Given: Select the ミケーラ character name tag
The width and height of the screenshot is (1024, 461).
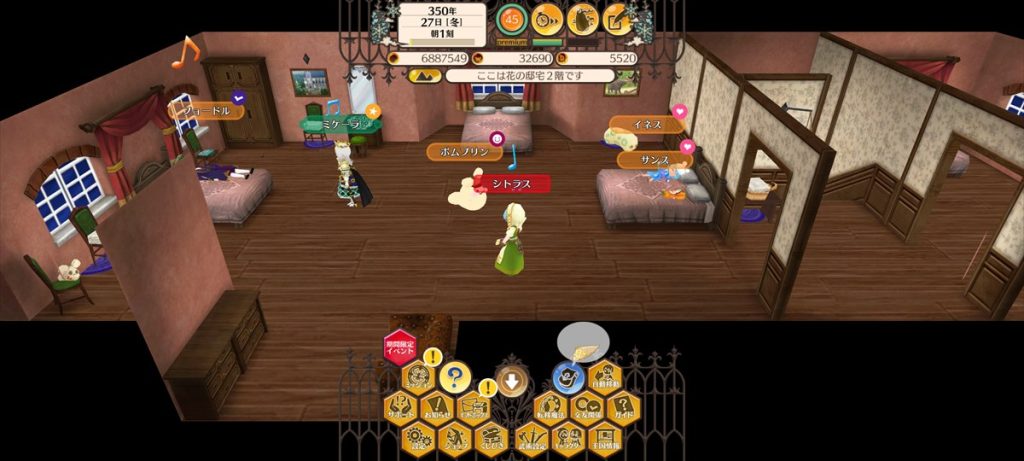Looking at the screenshot, I should (x=338, y=122).
